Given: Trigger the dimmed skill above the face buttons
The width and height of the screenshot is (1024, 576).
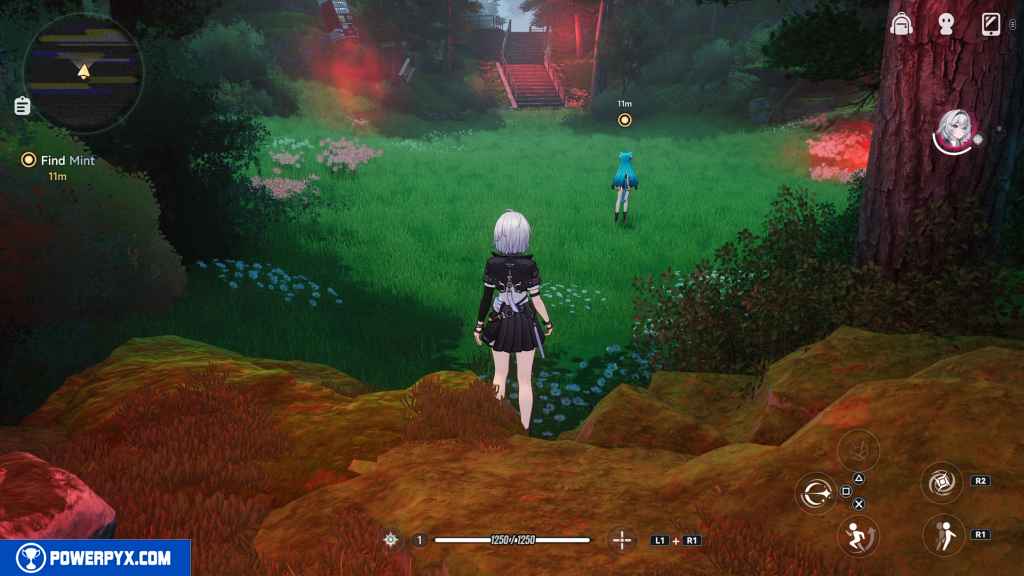Looking at the screenshot, I should [856, 448].
